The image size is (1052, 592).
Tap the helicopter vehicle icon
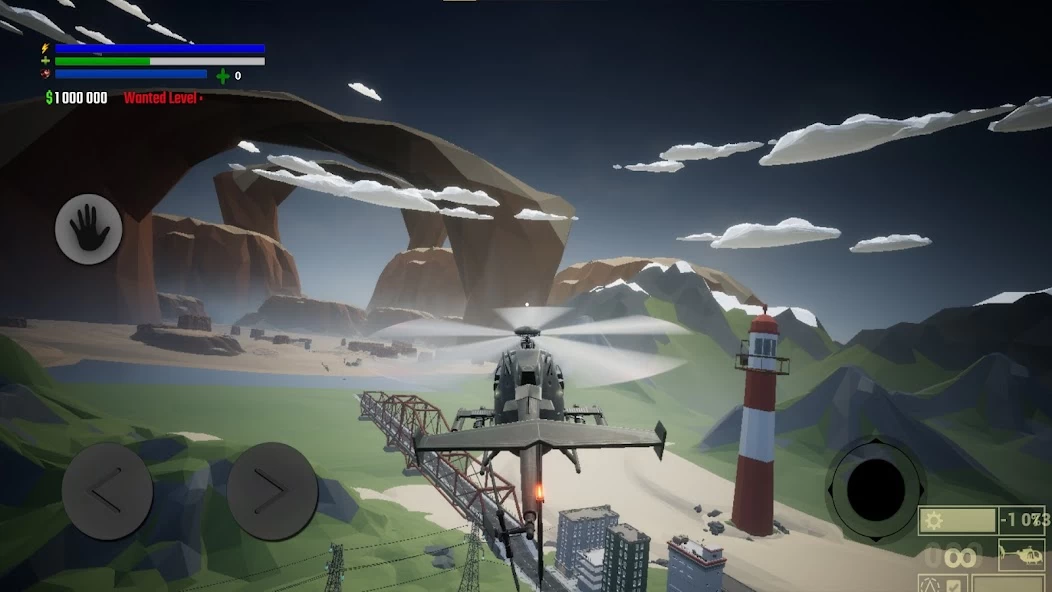pyautogui.click(x=1021, y=555)
